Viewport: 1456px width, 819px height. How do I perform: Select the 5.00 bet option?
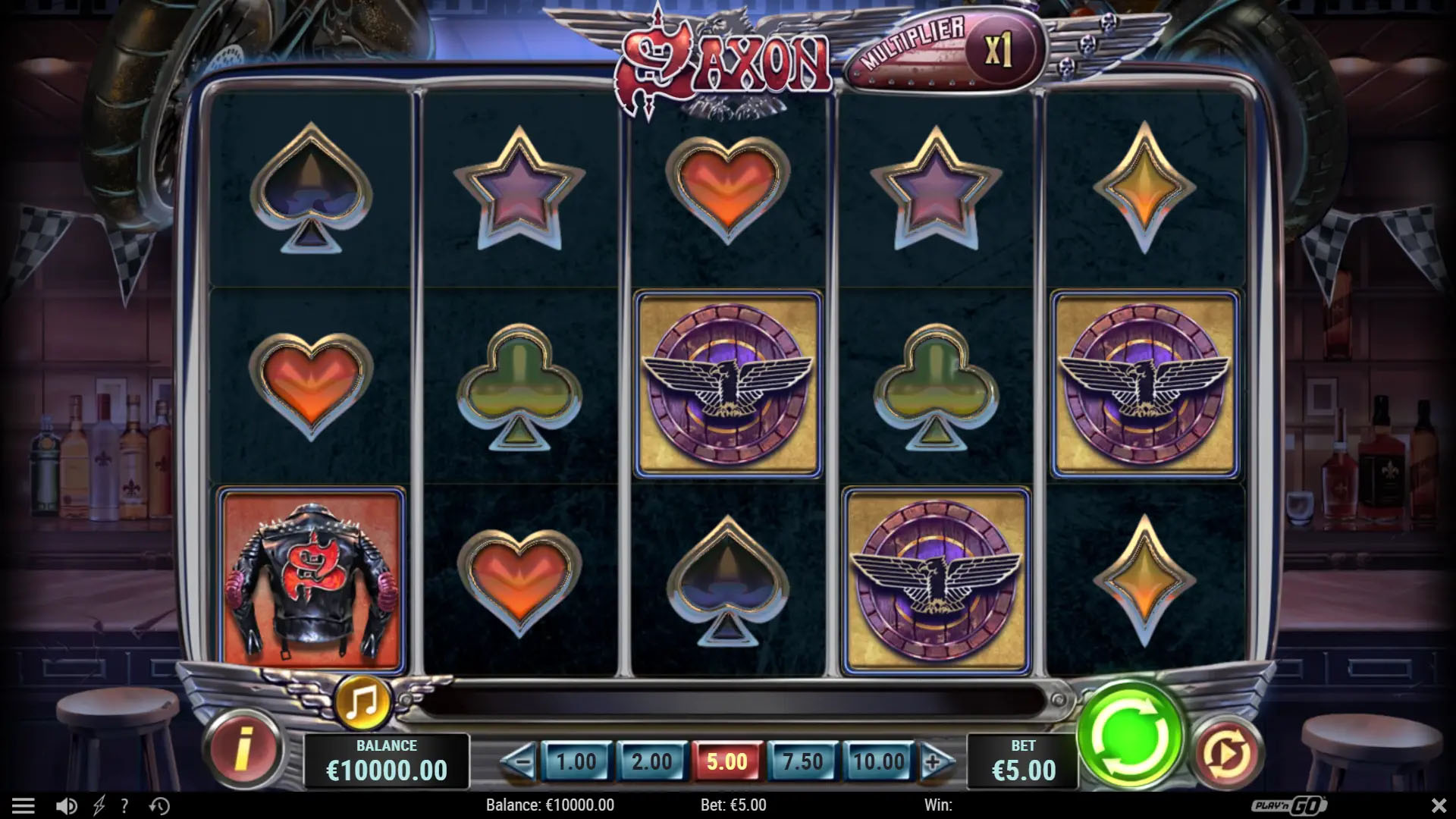click(726, 761)
